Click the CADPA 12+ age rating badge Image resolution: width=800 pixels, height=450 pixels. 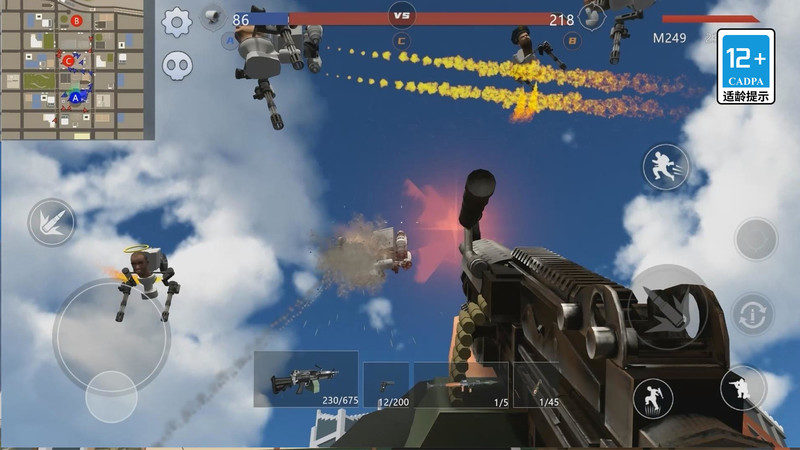click(746, 67)
